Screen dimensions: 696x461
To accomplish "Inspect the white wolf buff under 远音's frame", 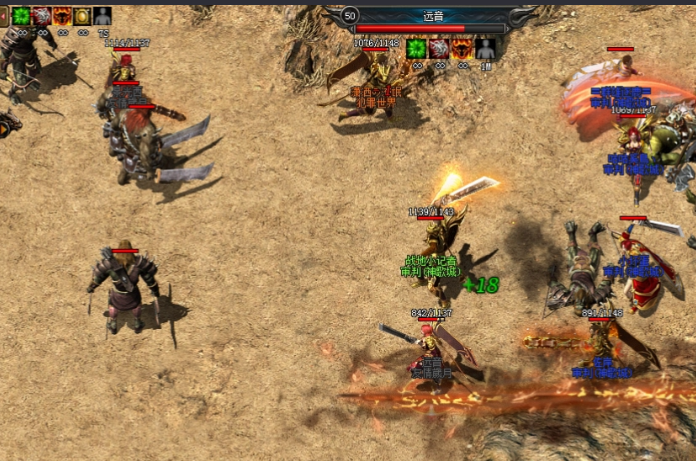I will tap(439, 48).
